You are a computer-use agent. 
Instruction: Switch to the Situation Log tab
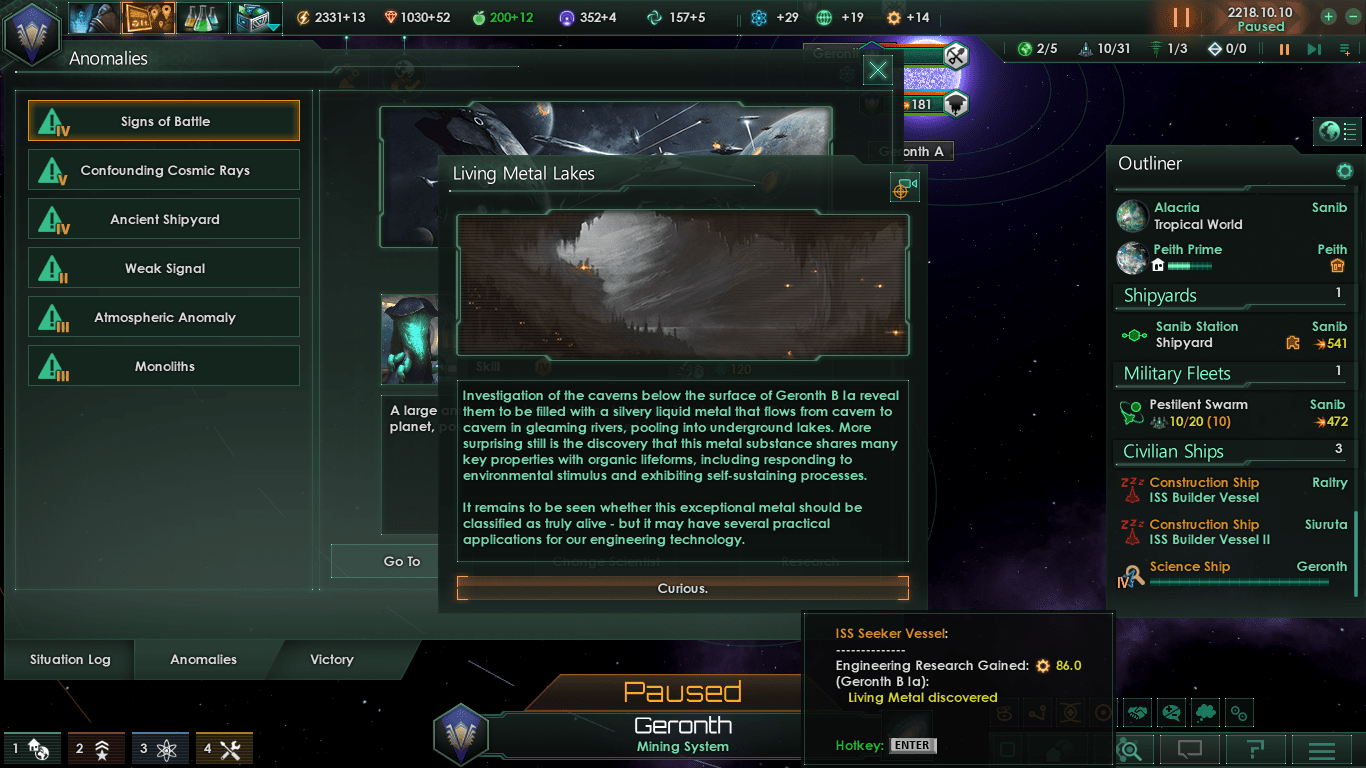[x=68, y=660]
